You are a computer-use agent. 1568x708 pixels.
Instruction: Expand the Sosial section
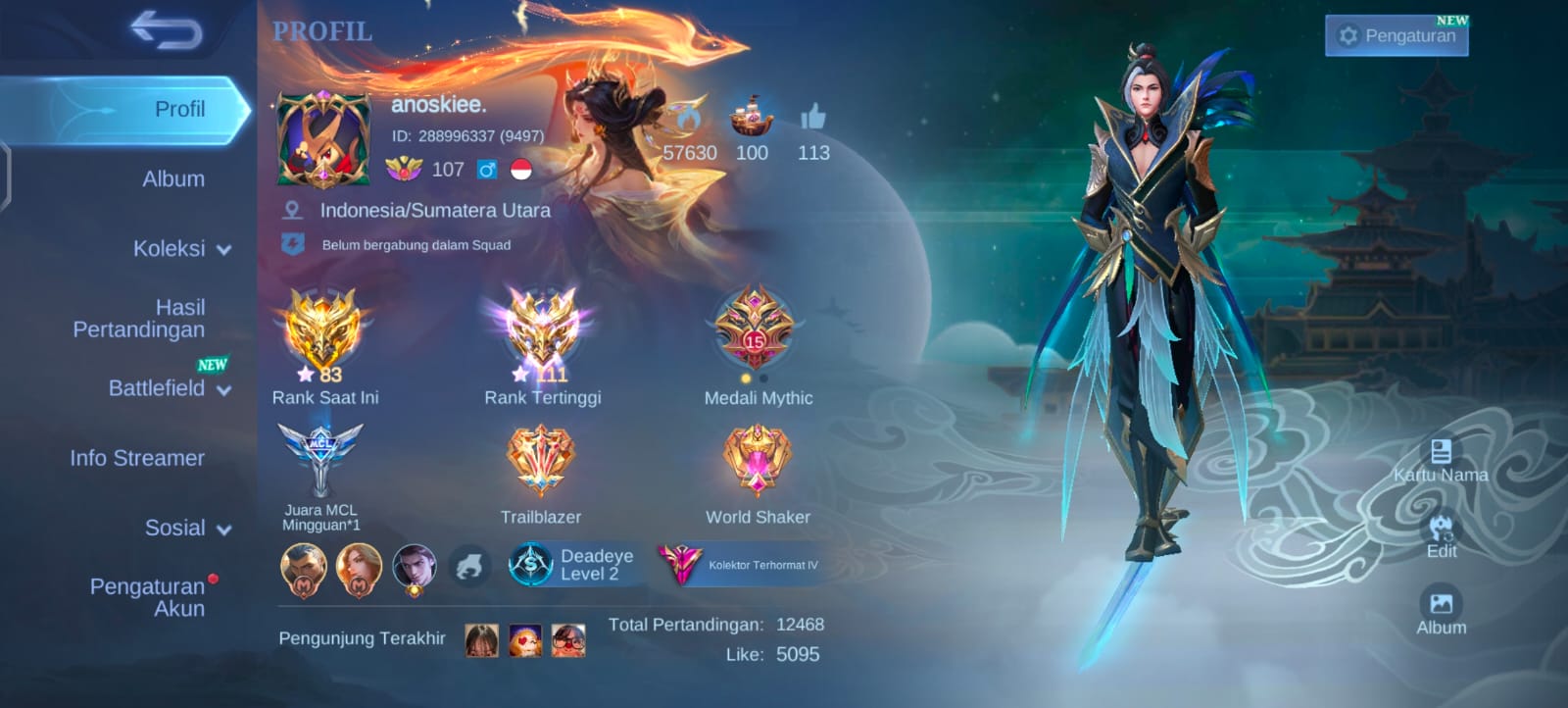[x=187, y=529]
